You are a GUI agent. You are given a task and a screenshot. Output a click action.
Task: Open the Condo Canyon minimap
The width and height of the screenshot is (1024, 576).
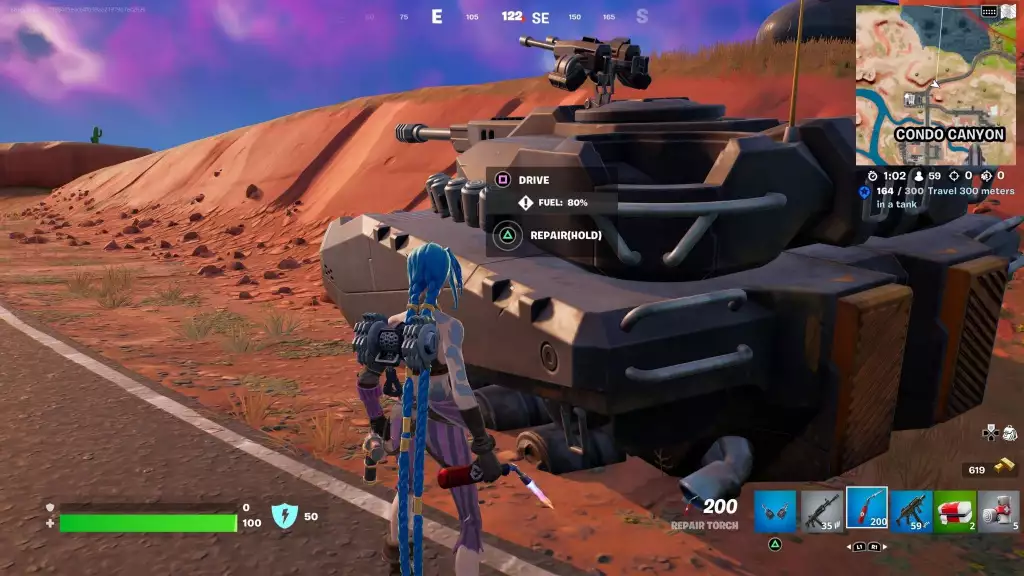[x=935, y=84]
